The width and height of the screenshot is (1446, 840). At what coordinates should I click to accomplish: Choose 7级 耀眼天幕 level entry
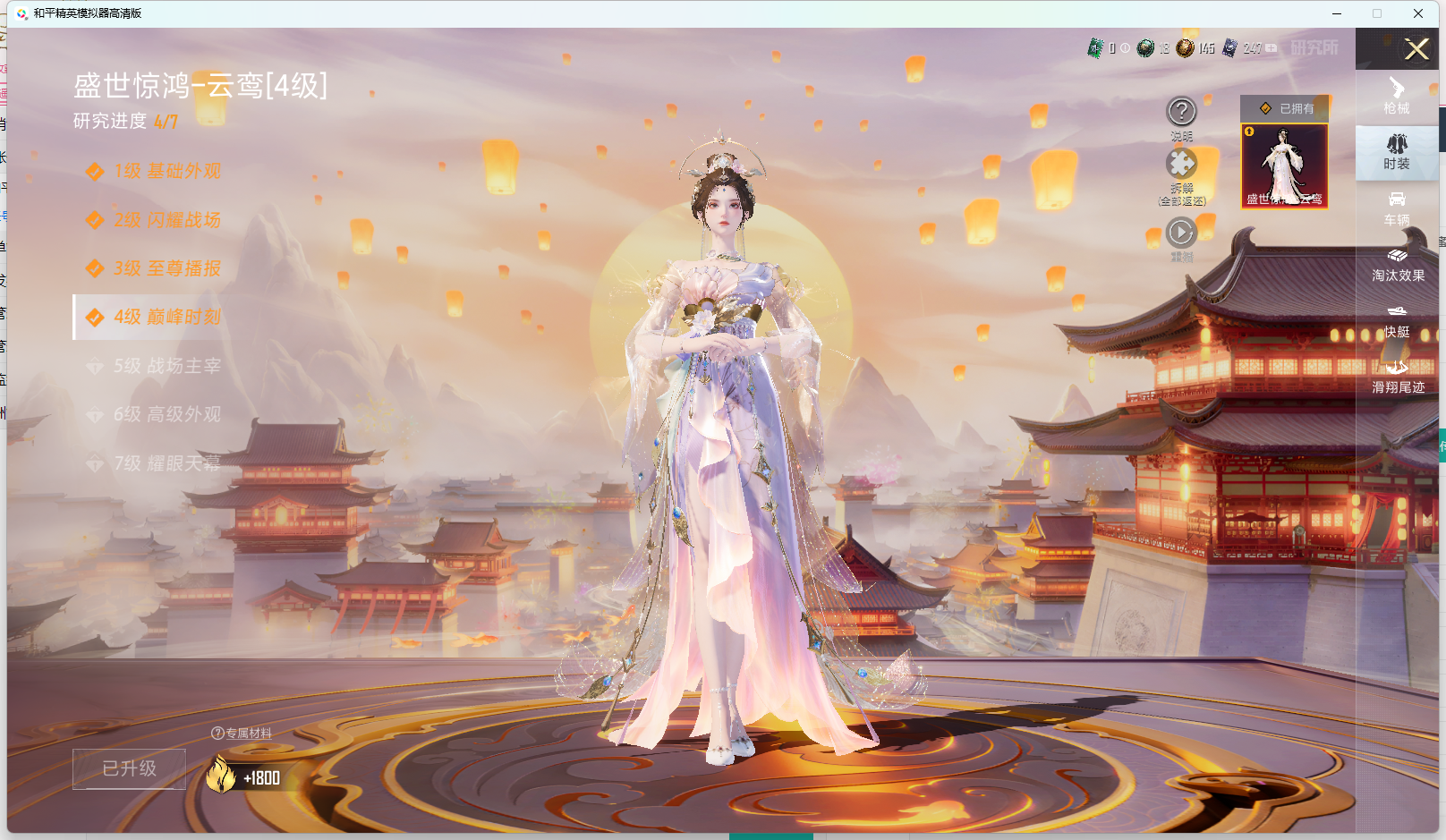click(x=159, y=463)
